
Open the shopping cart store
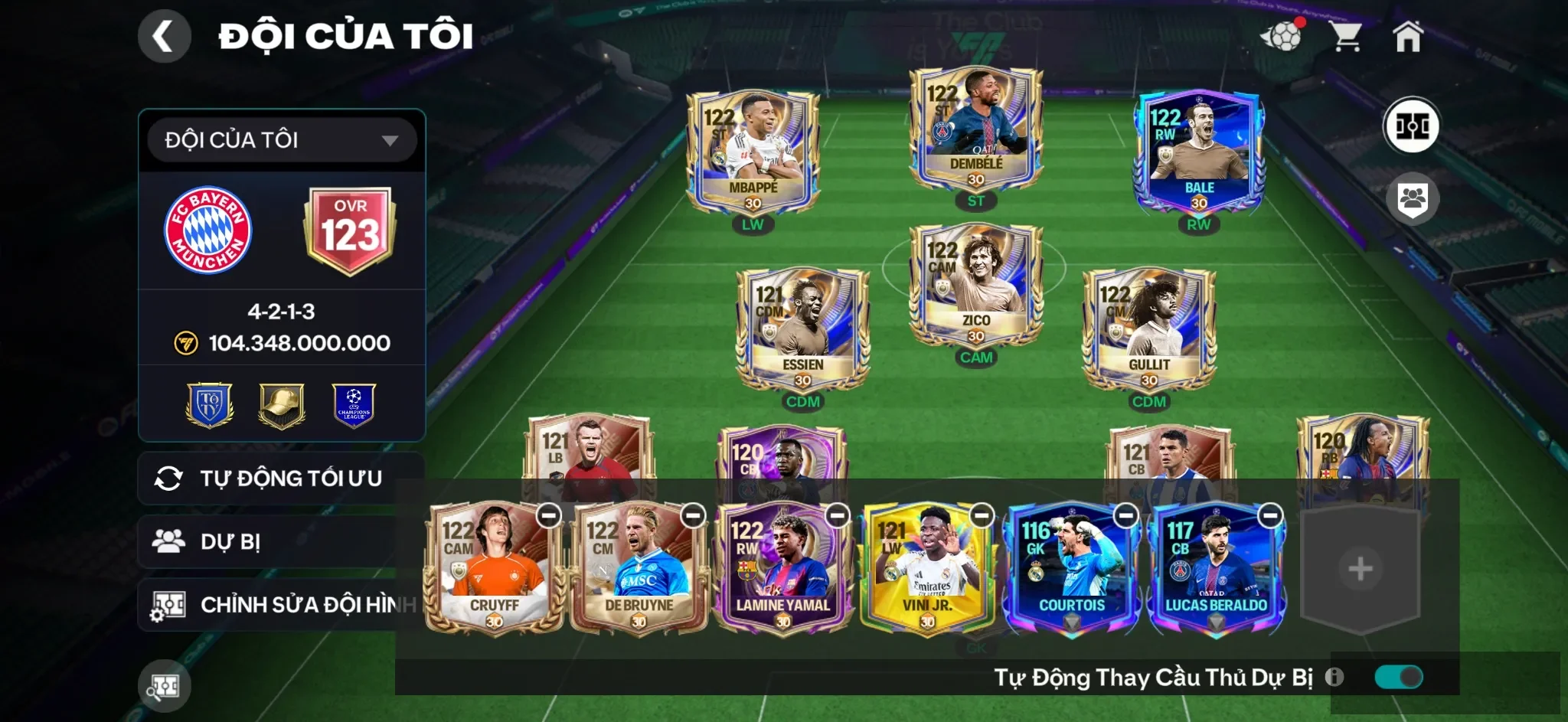click(x=1345, y=36)
